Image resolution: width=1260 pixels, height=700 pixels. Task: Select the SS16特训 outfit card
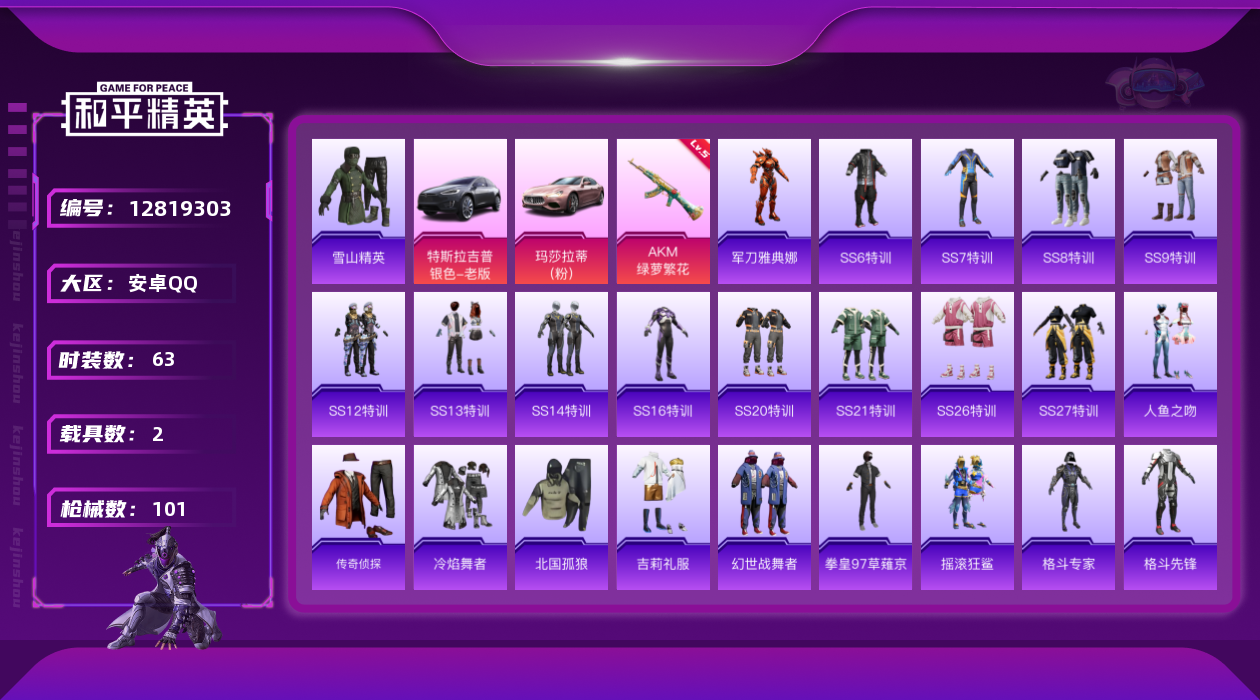[663, 364]
